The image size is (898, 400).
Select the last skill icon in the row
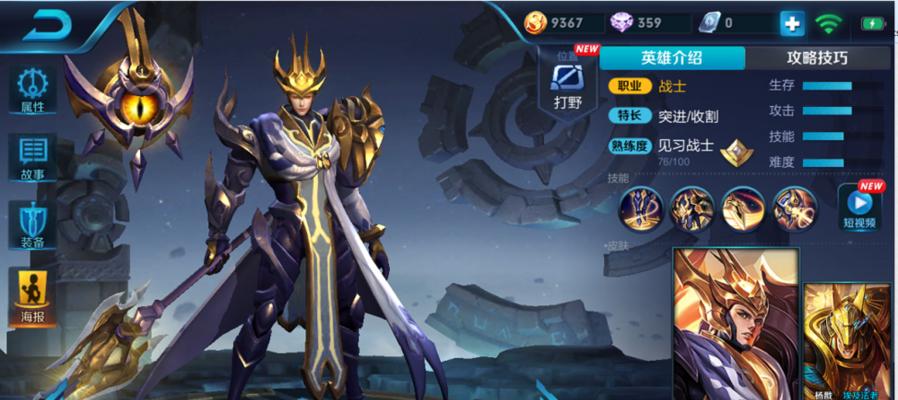794,207
